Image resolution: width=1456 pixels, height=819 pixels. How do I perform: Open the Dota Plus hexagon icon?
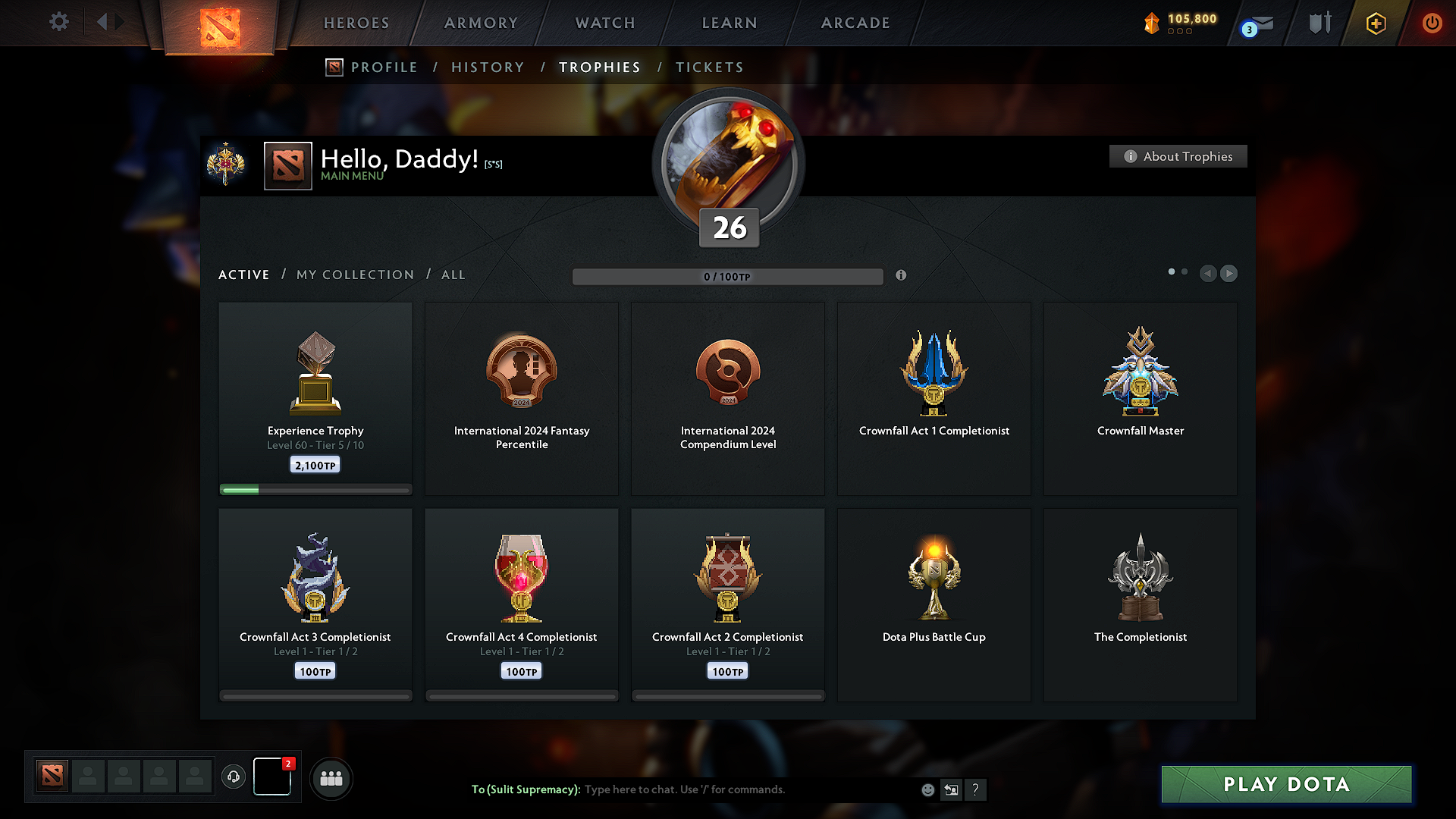click(1375, 23)
